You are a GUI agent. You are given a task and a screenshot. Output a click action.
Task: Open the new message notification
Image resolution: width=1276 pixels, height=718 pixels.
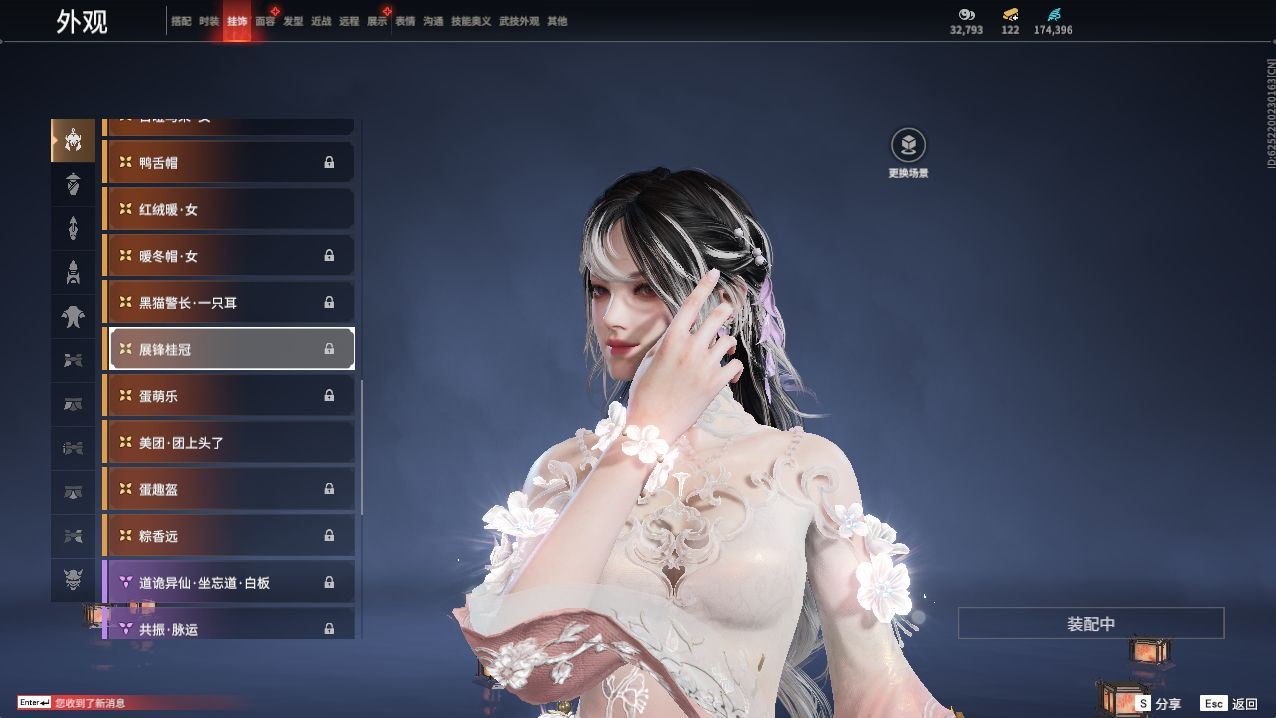(x=90, y=703)
